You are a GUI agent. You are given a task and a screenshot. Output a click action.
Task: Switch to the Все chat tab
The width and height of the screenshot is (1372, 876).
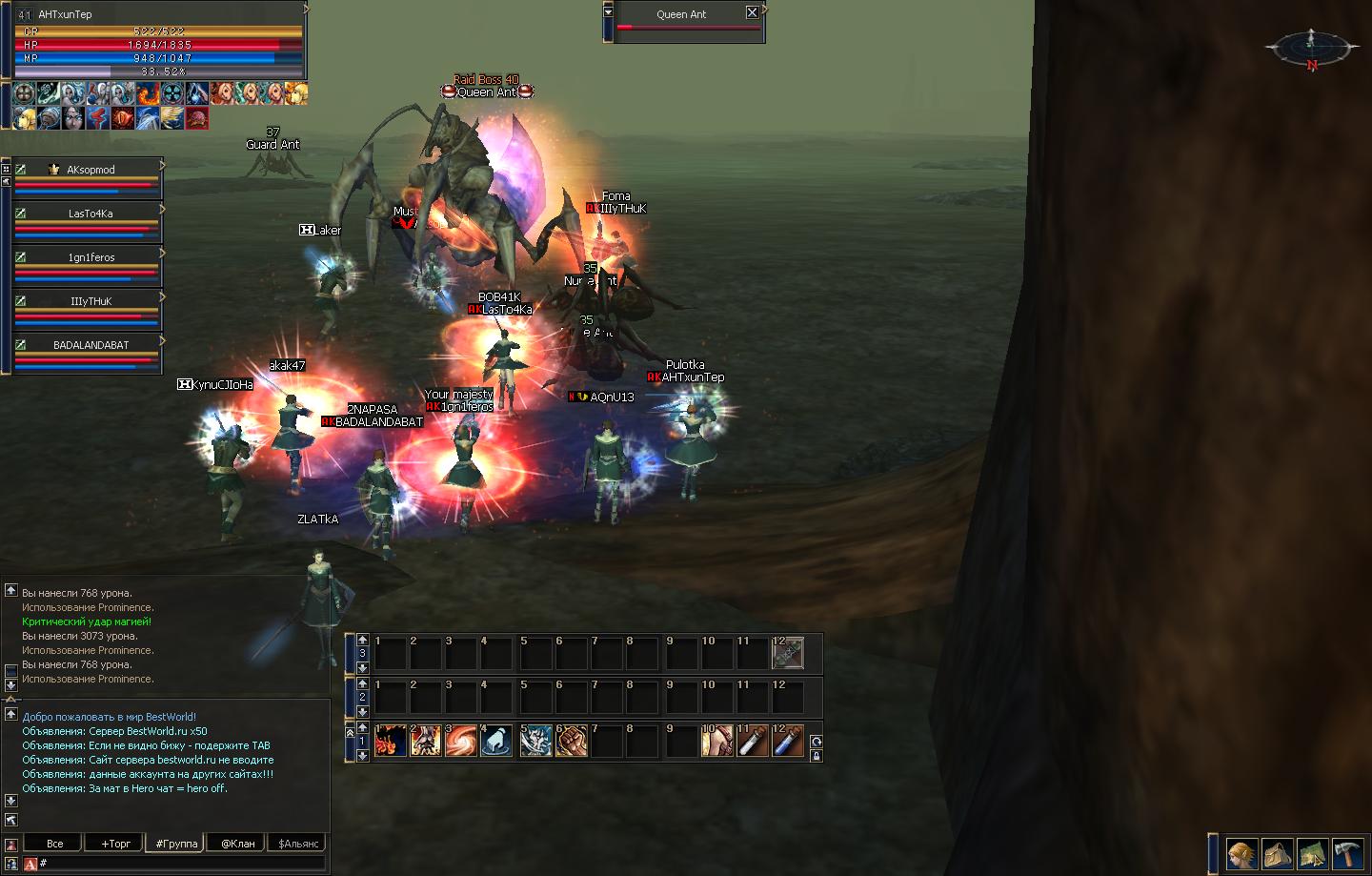55,844
